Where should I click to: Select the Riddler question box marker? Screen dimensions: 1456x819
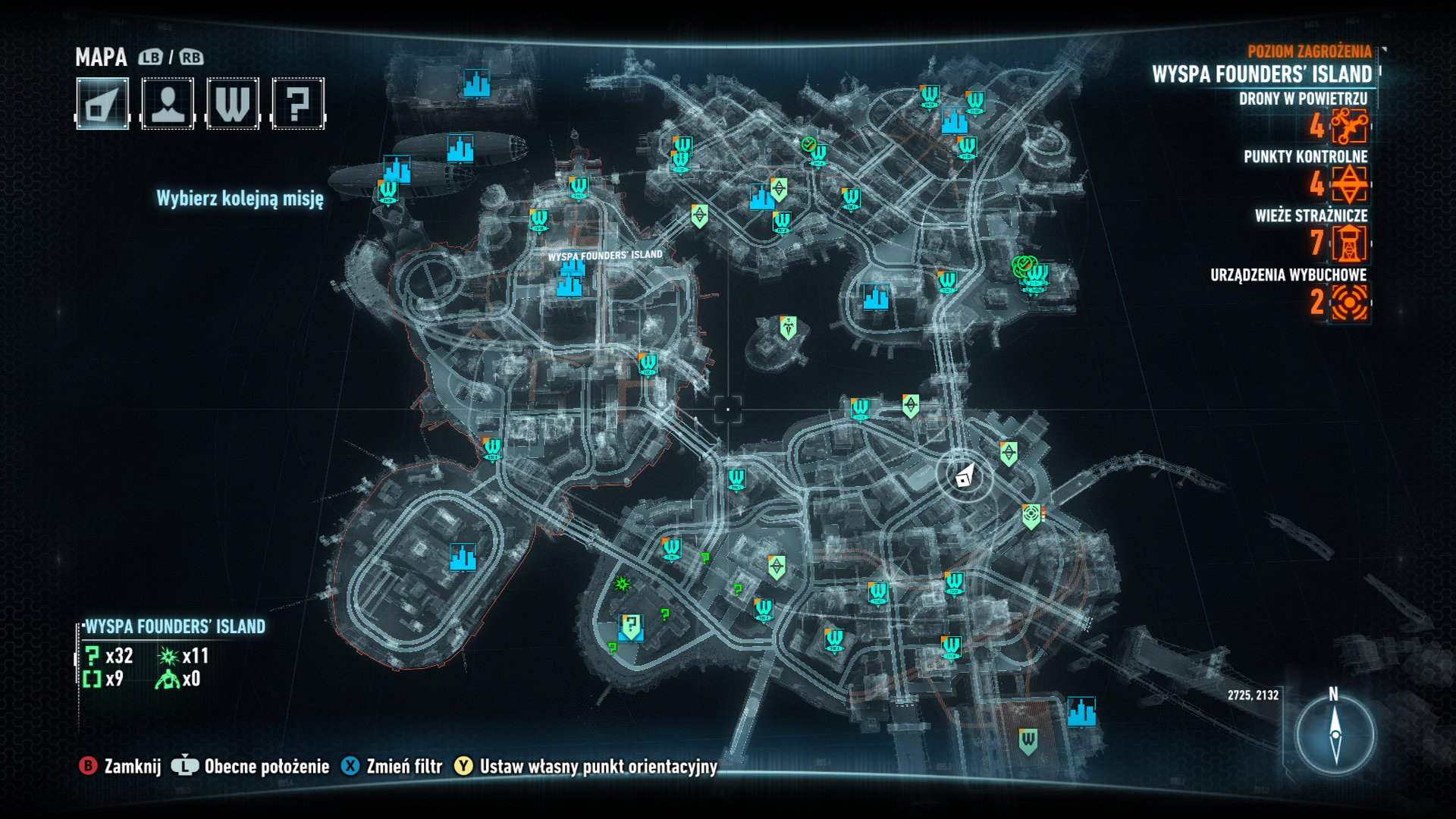631,626
